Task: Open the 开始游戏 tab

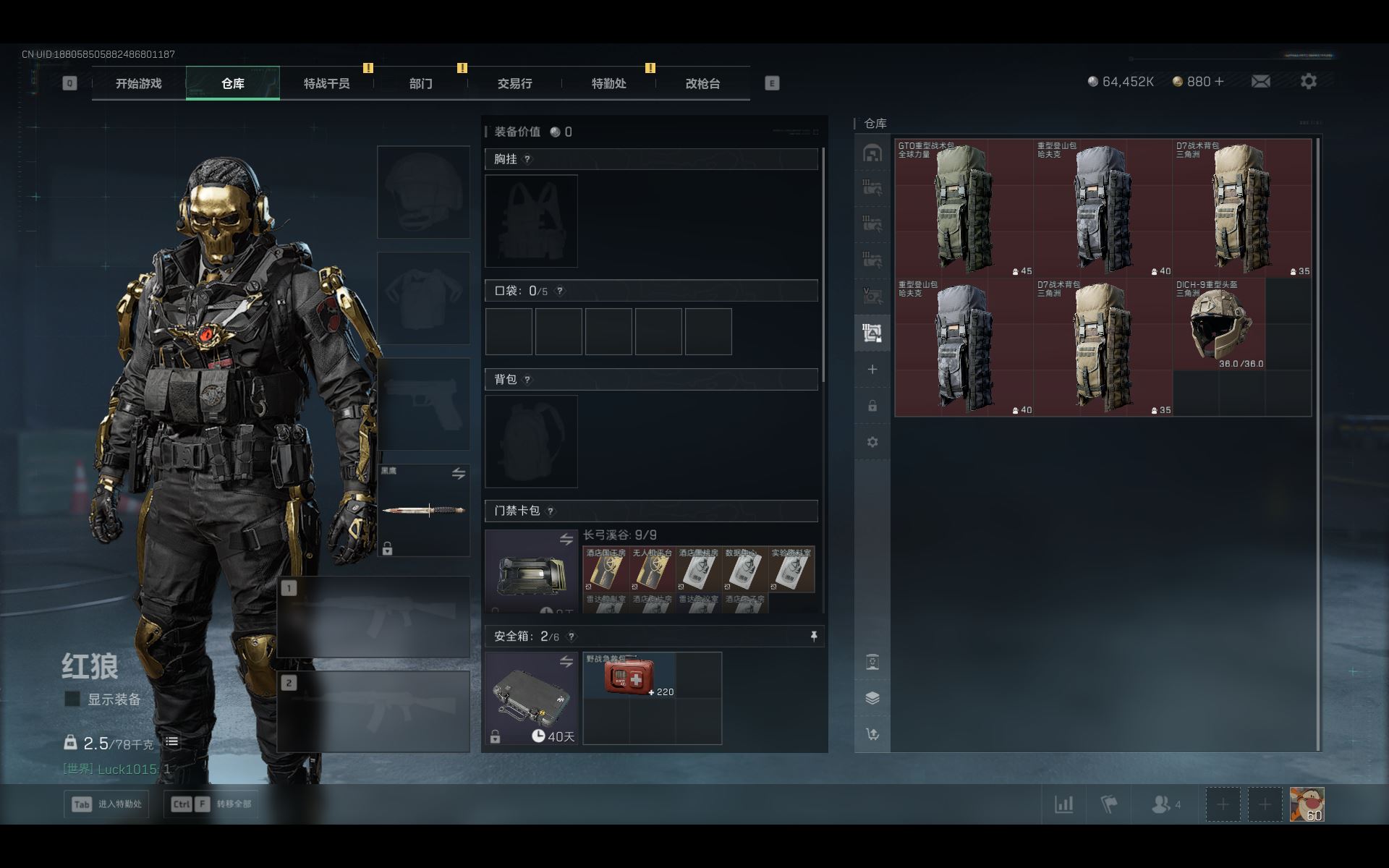Action: [138, 84]
